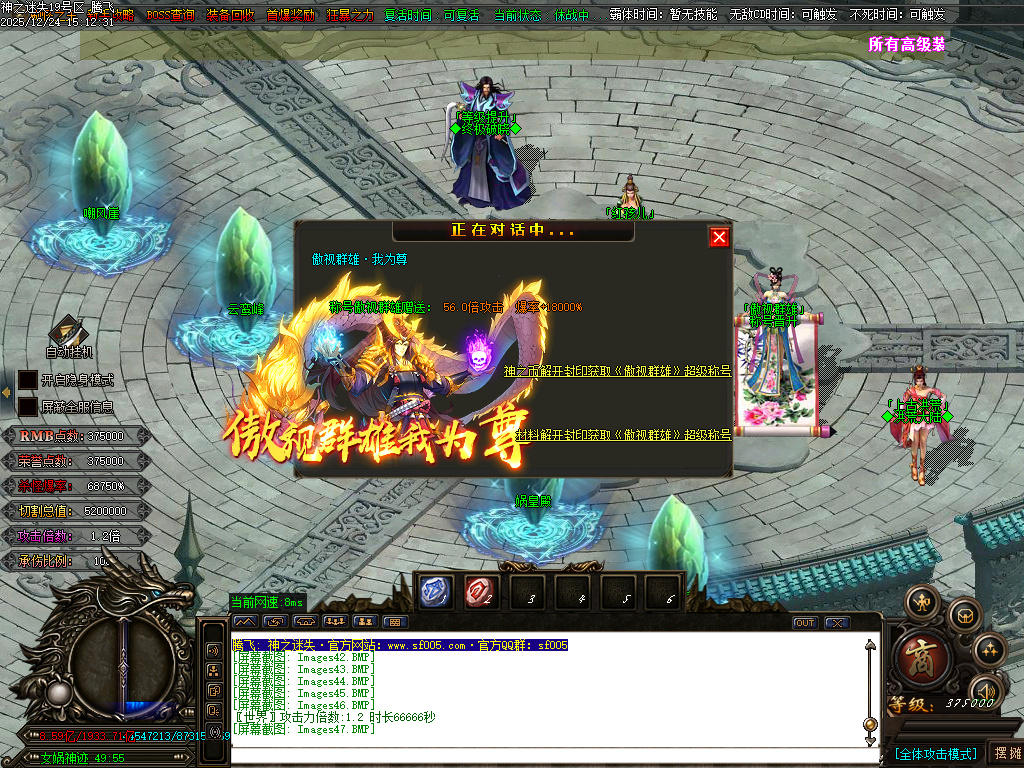Open the BOSS查询 top menu entry

[x=170, y=16]
